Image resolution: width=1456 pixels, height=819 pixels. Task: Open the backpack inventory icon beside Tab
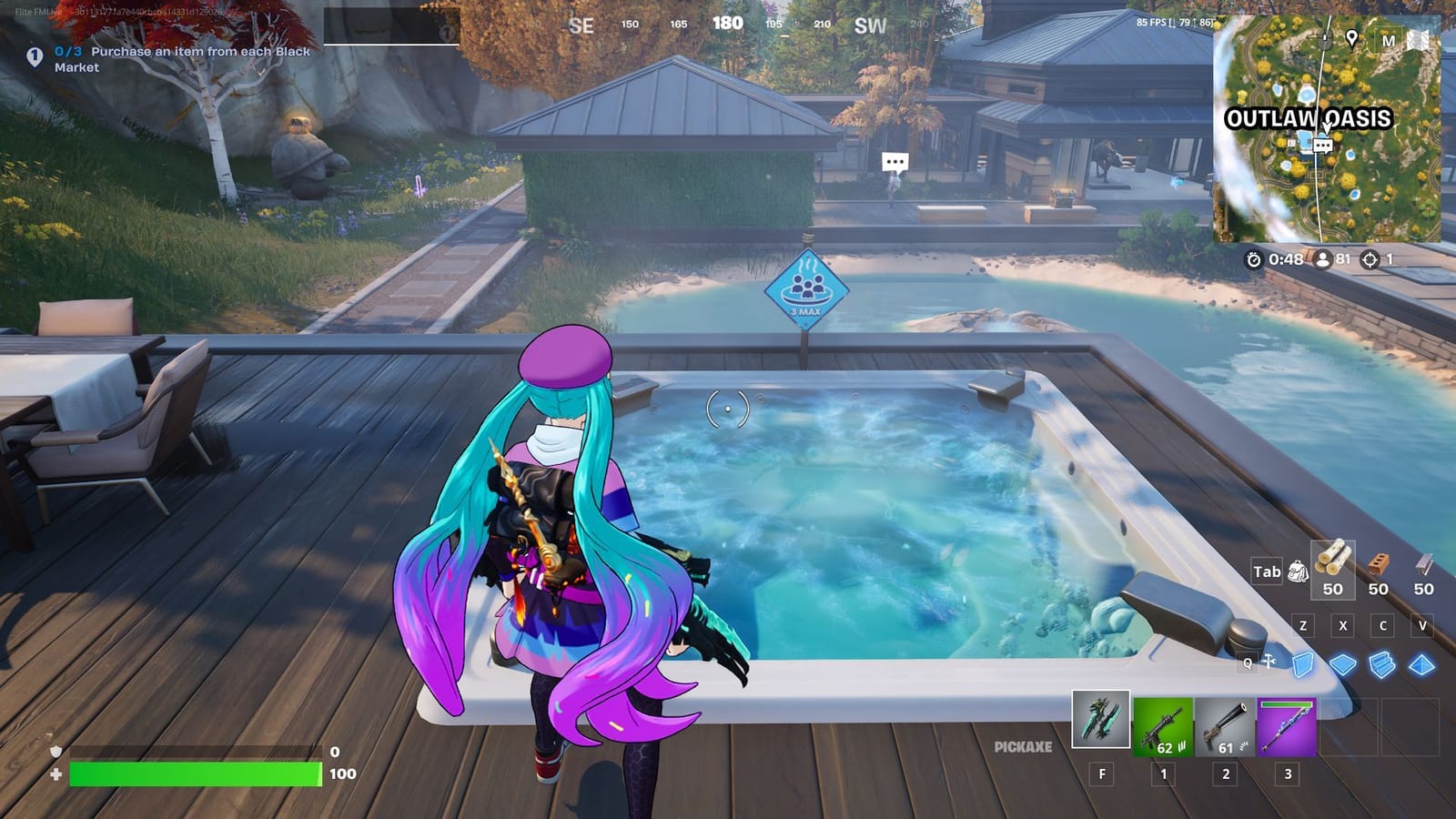pos(1300,572)
